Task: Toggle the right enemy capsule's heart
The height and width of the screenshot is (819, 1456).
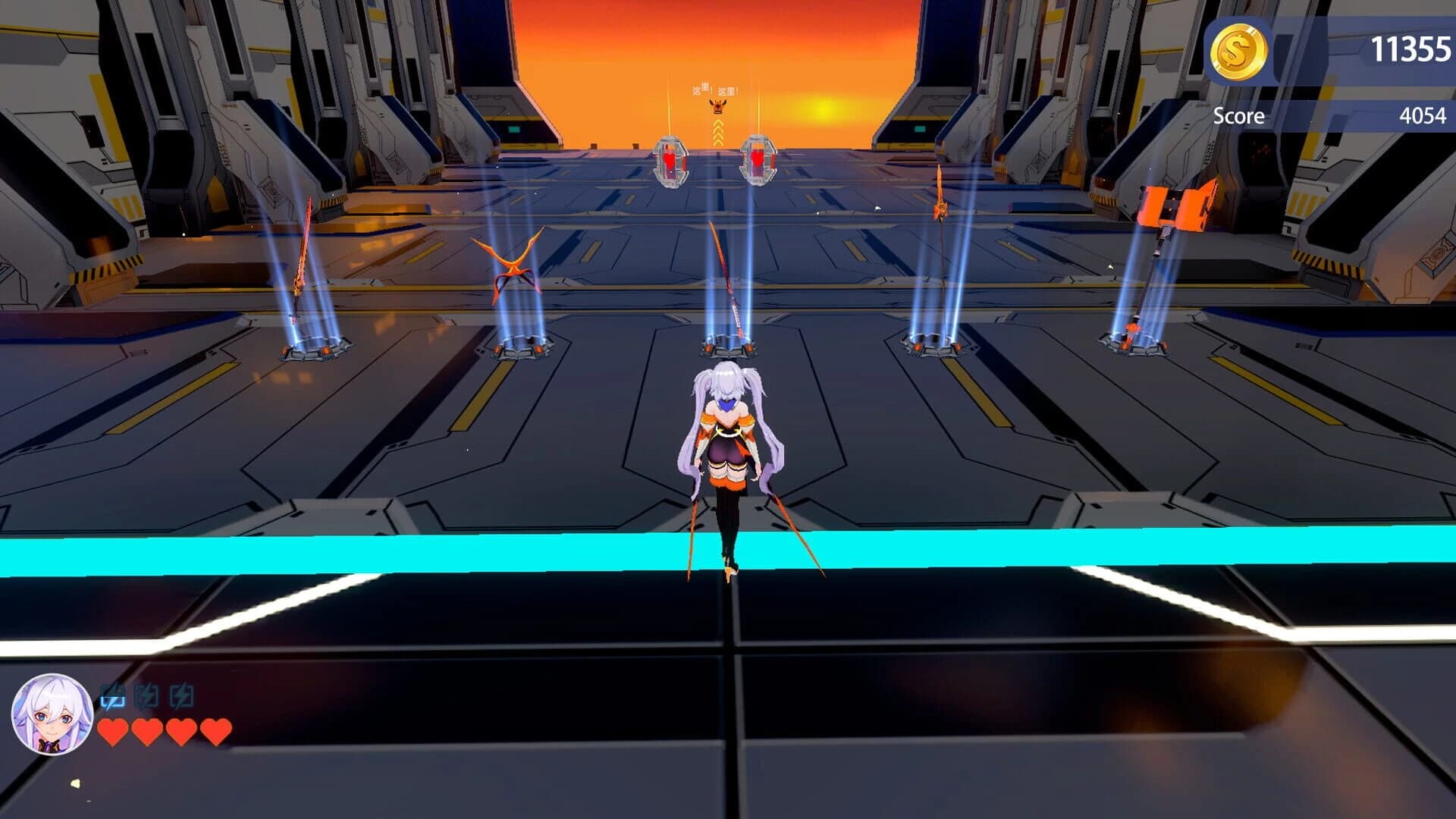Action: (756, 159)
